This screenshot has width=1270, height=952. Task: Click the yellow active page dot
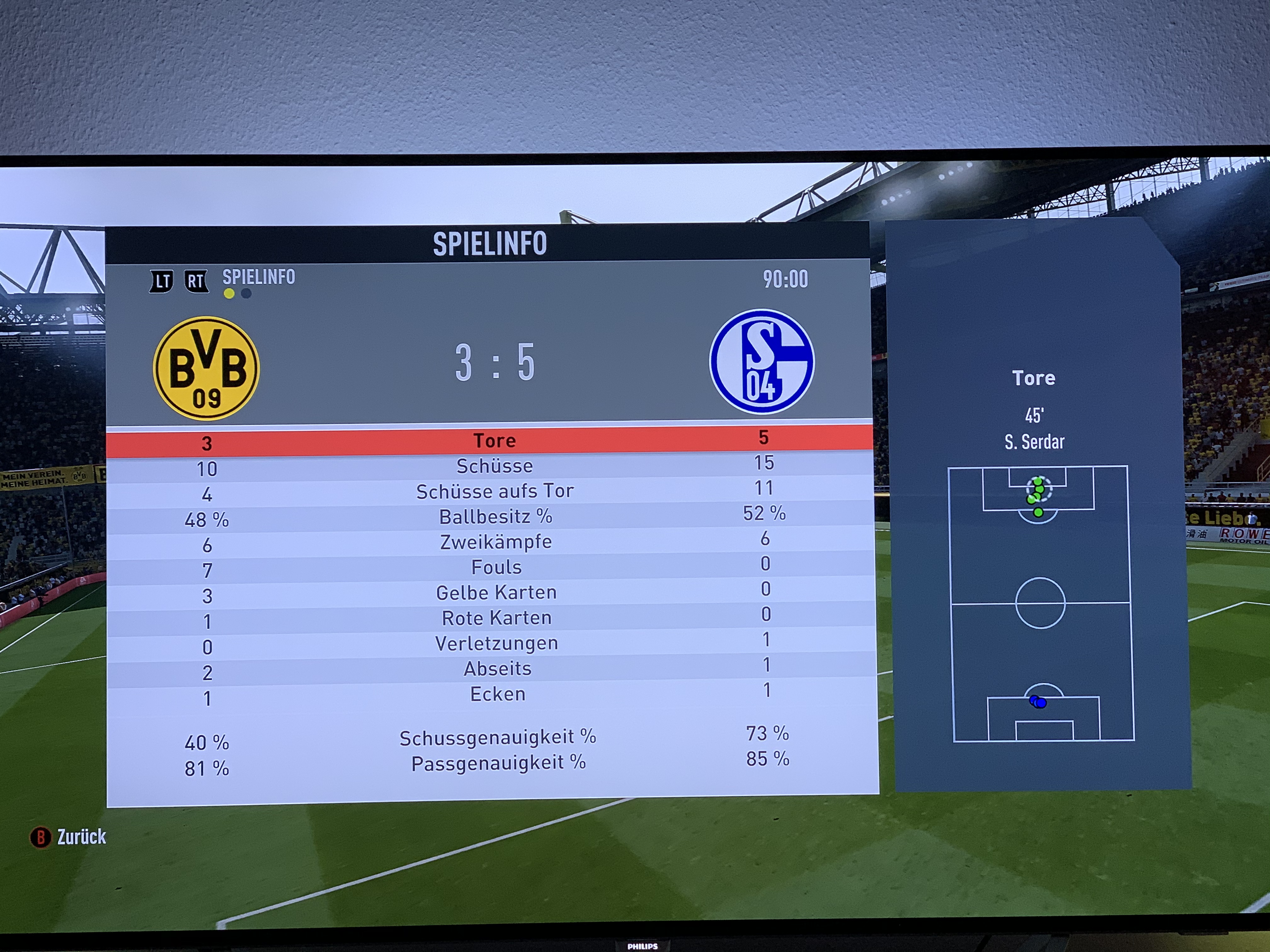pos(229,294)
